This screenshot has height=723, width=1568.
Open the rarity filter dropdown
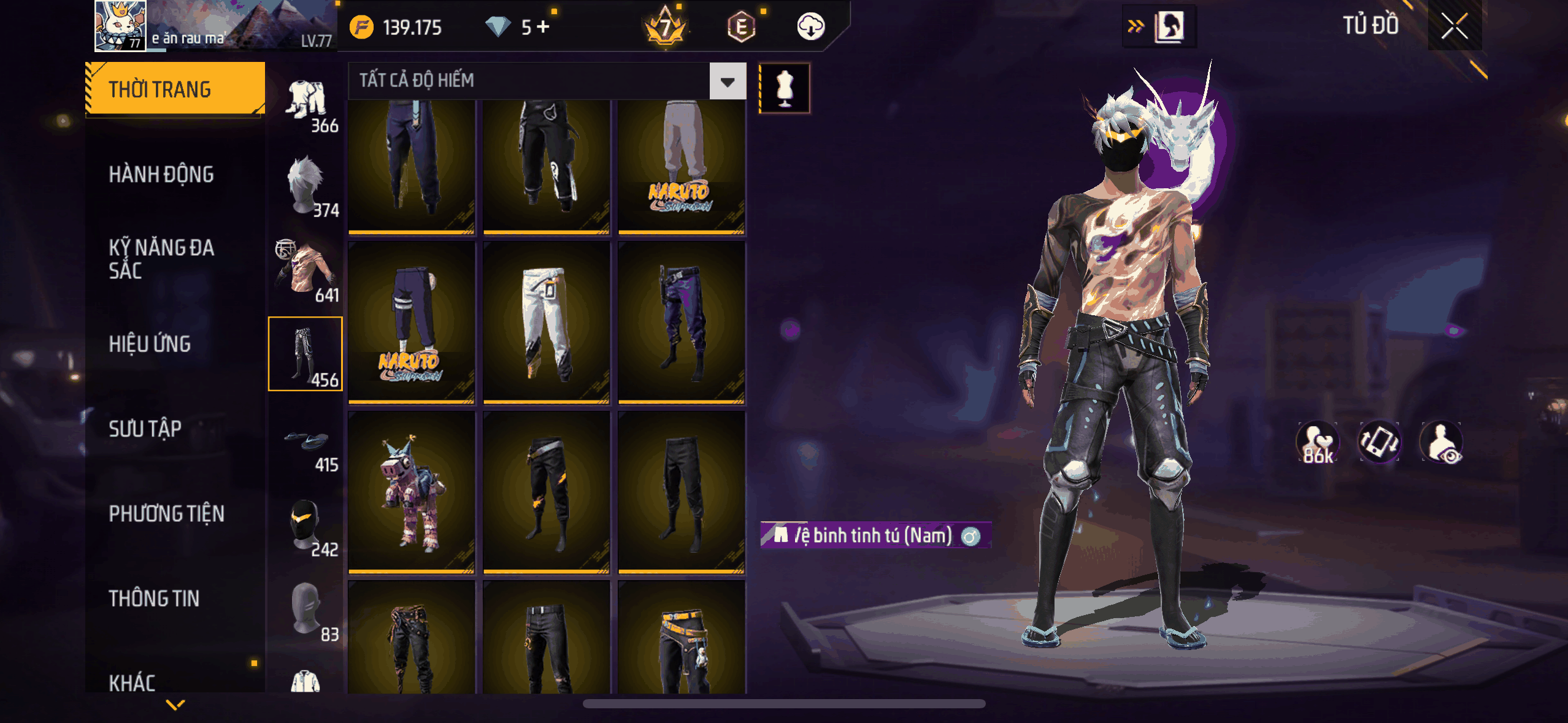click(728, 81)
